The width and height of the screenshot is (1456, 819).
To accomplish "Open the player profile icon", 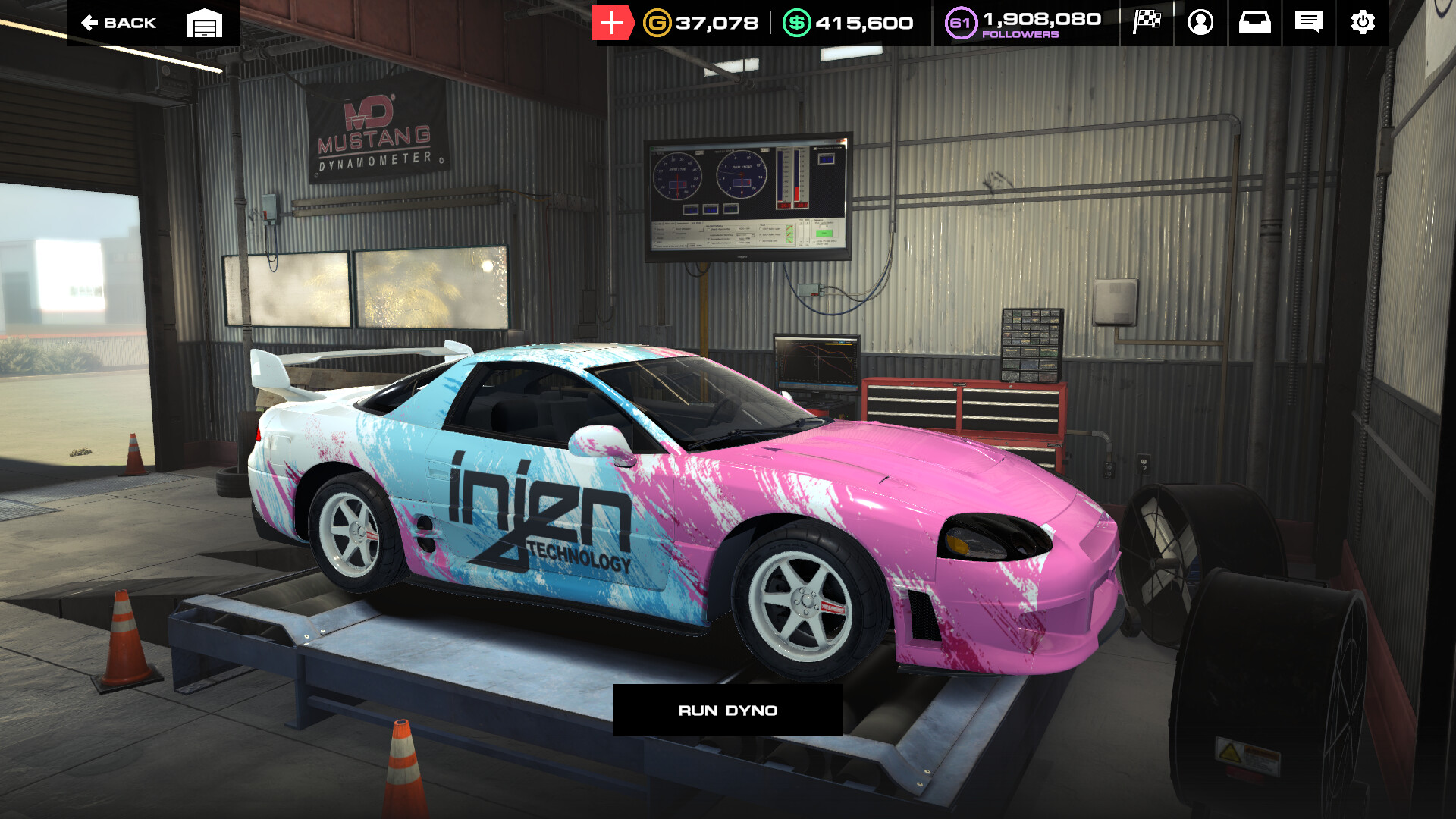I will (1200, 23).
